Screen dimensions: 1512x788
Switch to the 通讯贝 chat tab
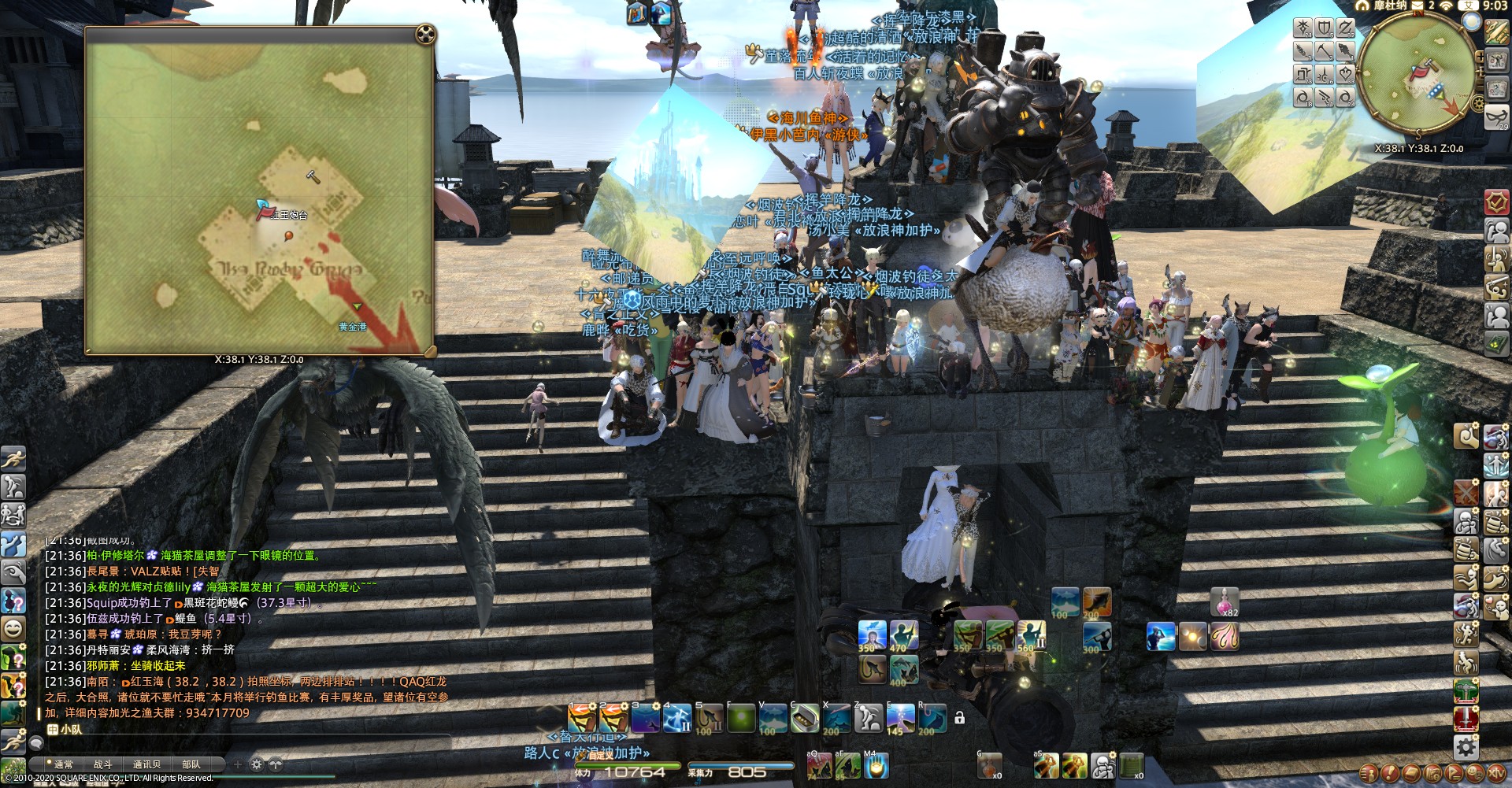[x=146, y=764]
